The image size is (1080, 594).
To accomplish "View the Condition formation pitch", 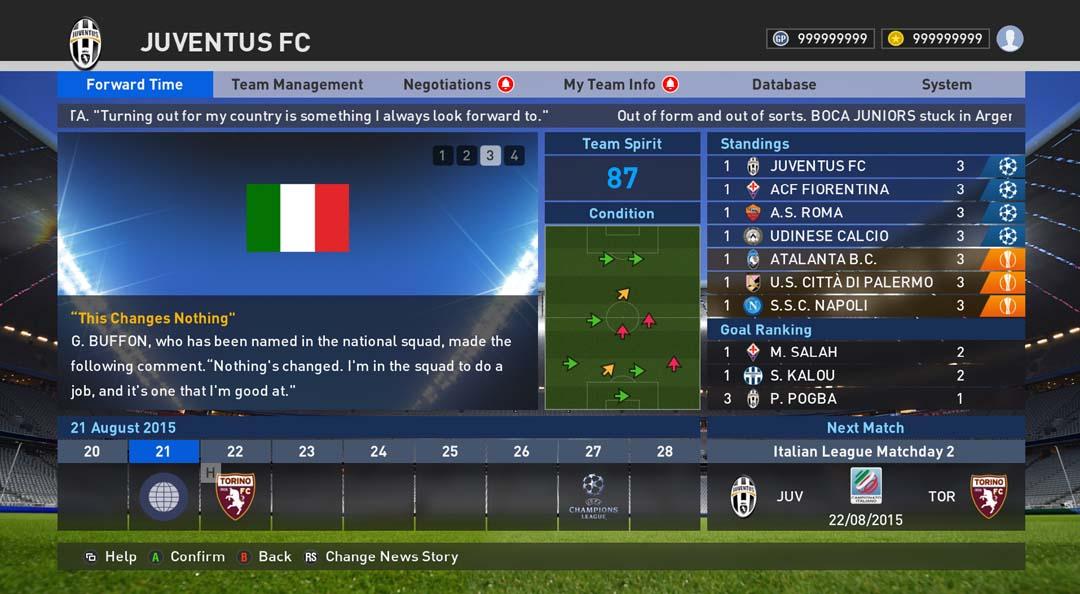I will tap(622, 317).
